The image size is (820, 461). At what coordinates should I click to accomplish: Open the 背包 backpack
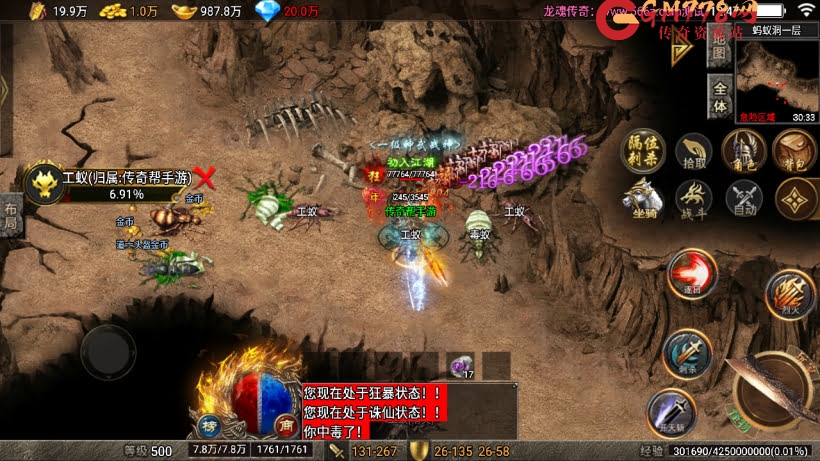point(792,150)
